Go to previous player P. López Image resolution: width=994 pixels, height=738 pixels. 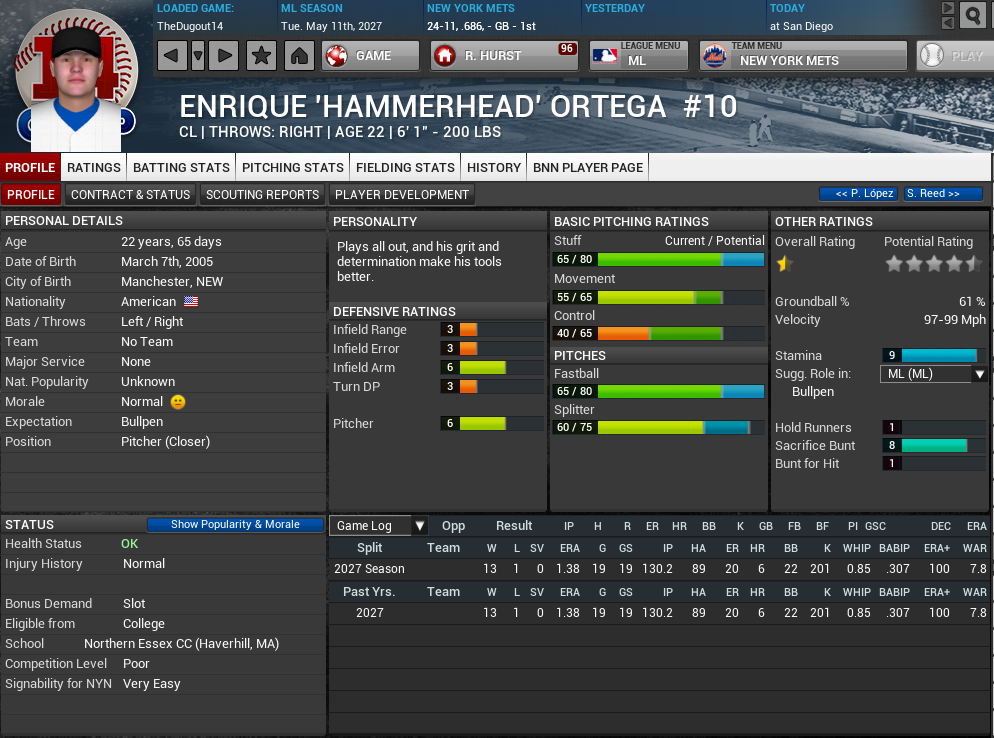tap(858, 194)
